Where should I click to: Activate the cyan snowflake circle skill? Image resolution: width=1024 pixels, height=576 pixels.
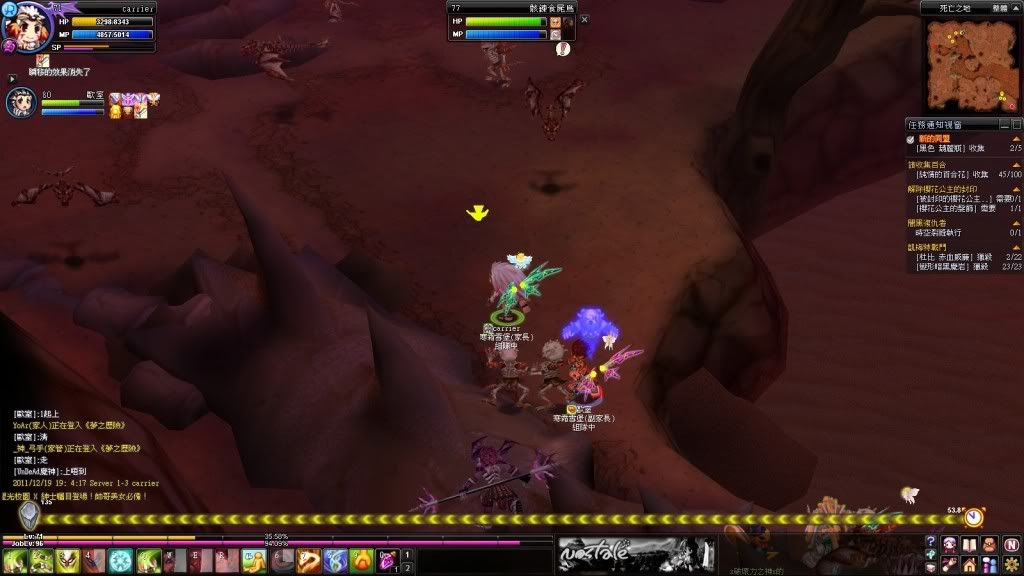point(121,561)
